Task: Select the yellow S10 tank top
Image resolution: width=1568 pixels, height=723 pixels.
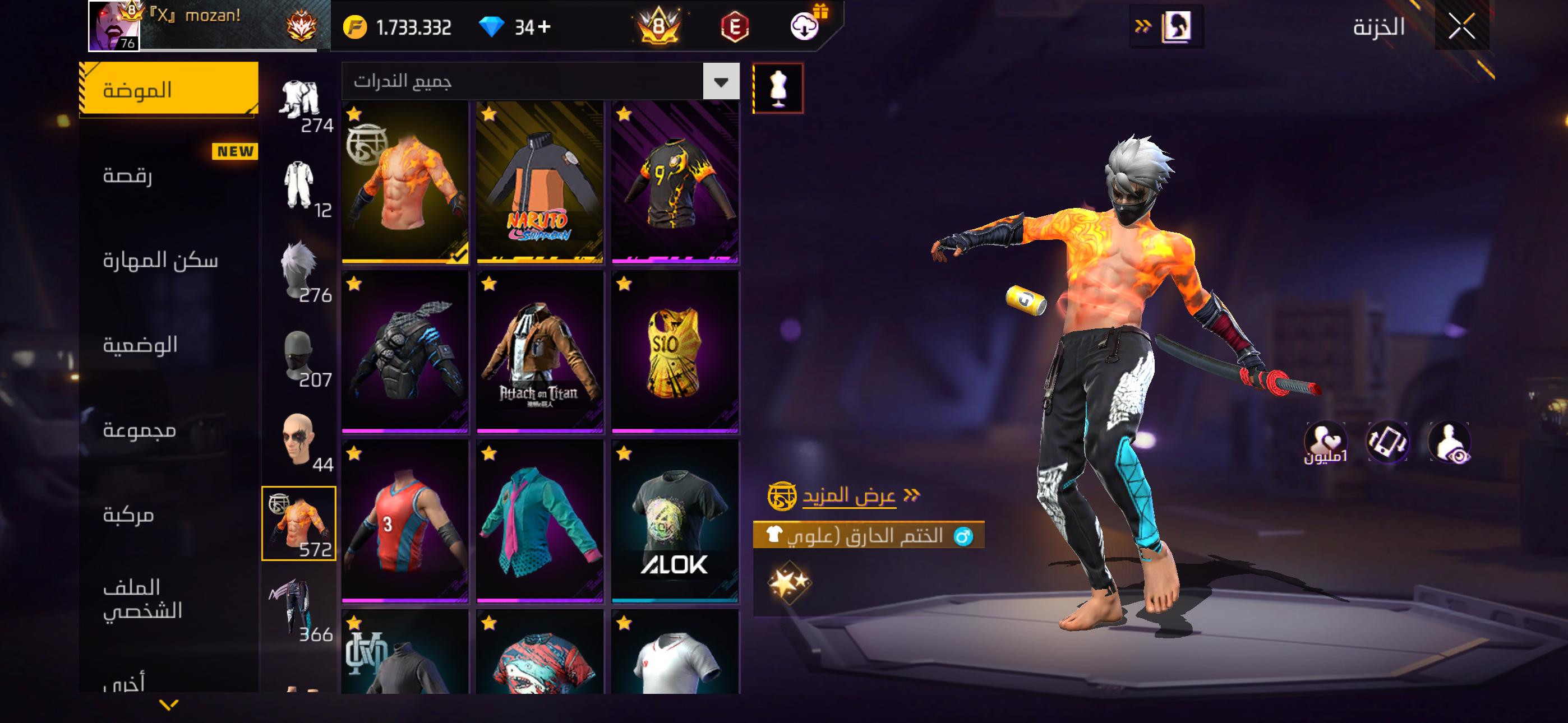Action: pyautogui.click(x=675, y=353)
